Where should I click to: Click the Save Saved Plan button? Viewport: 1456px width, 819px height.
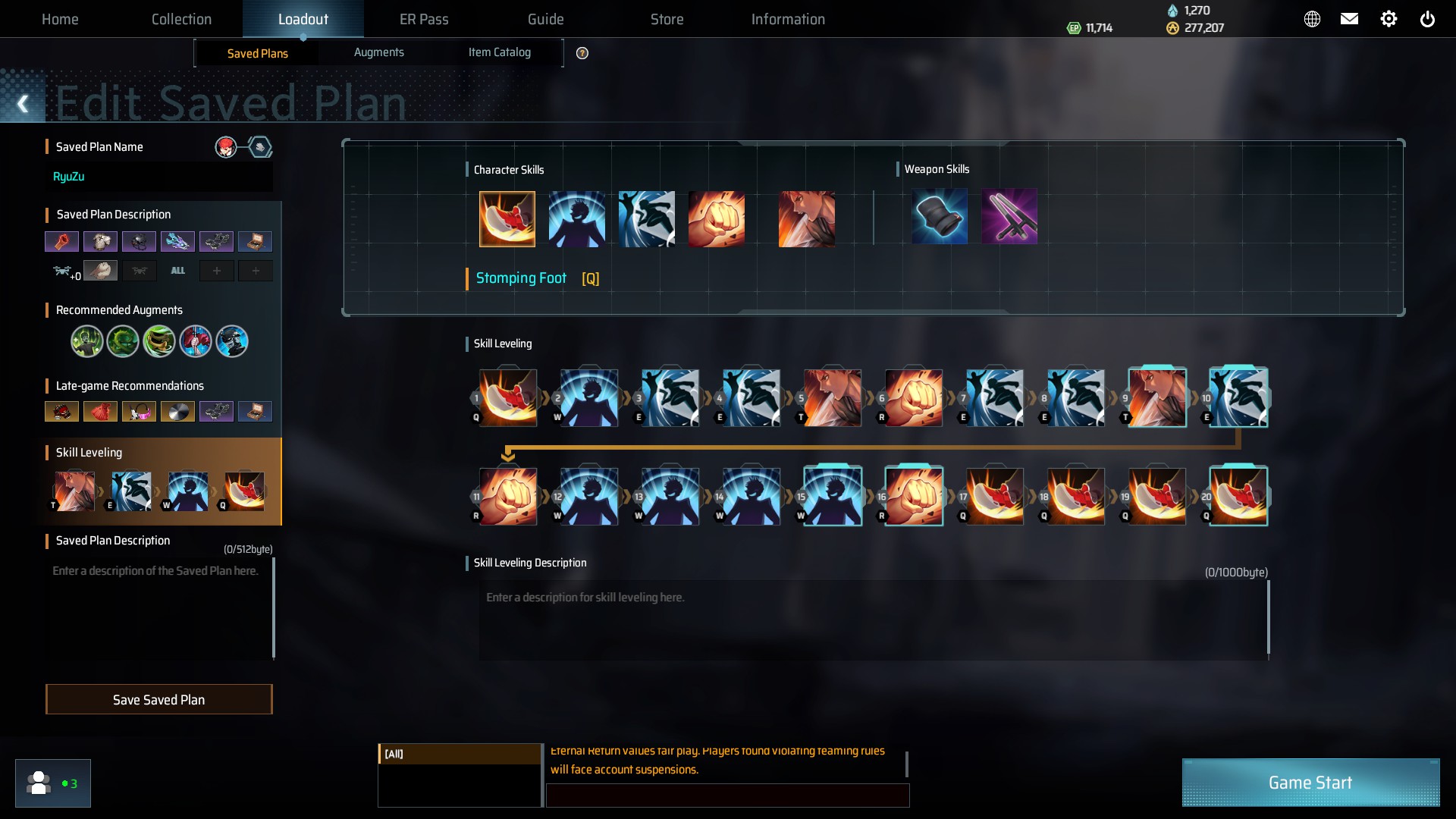(x=158, y=699)
